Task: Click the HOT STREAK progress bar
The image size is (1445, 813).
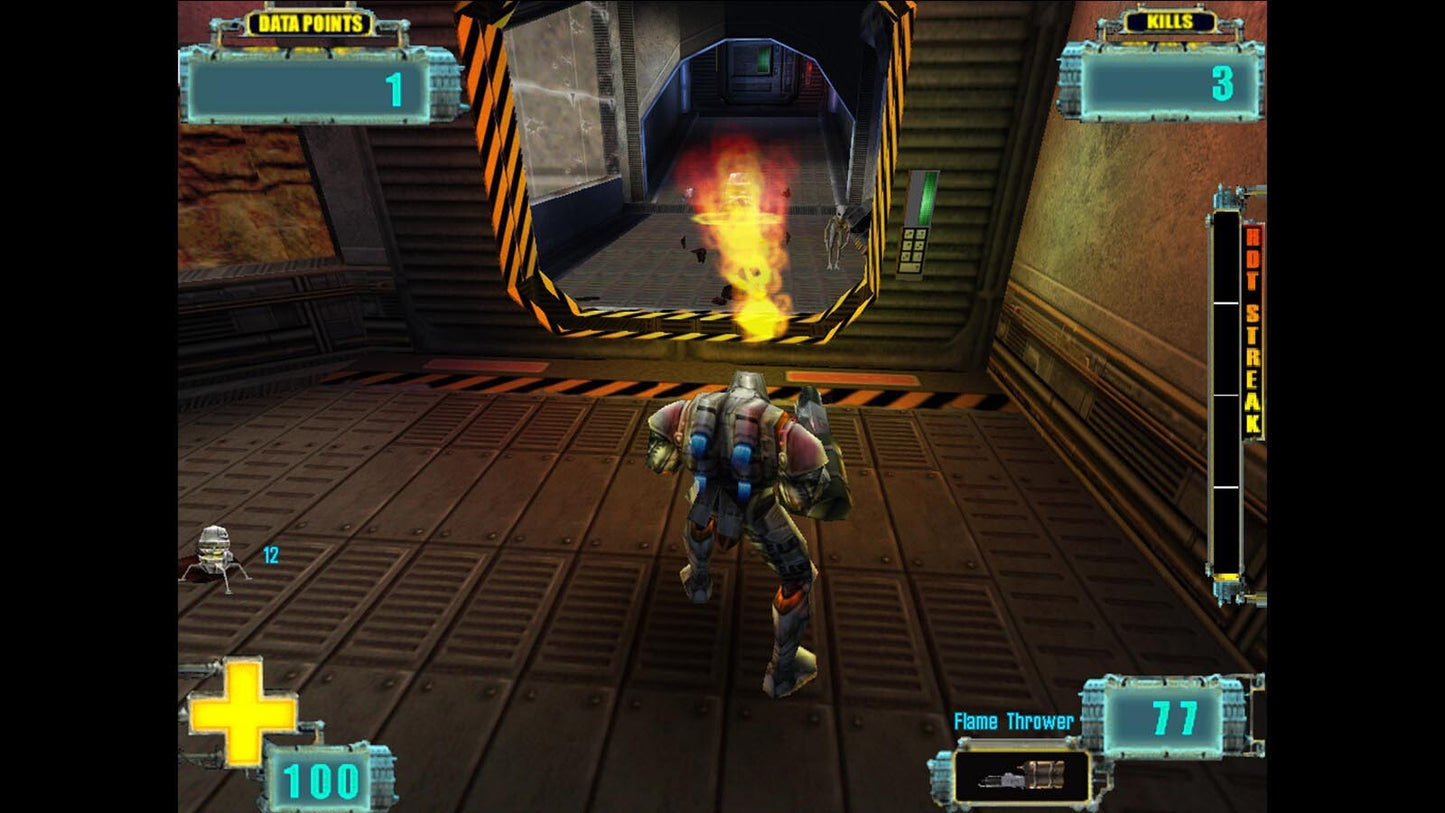Action: pyautogui.click(x=1224, y=400)
